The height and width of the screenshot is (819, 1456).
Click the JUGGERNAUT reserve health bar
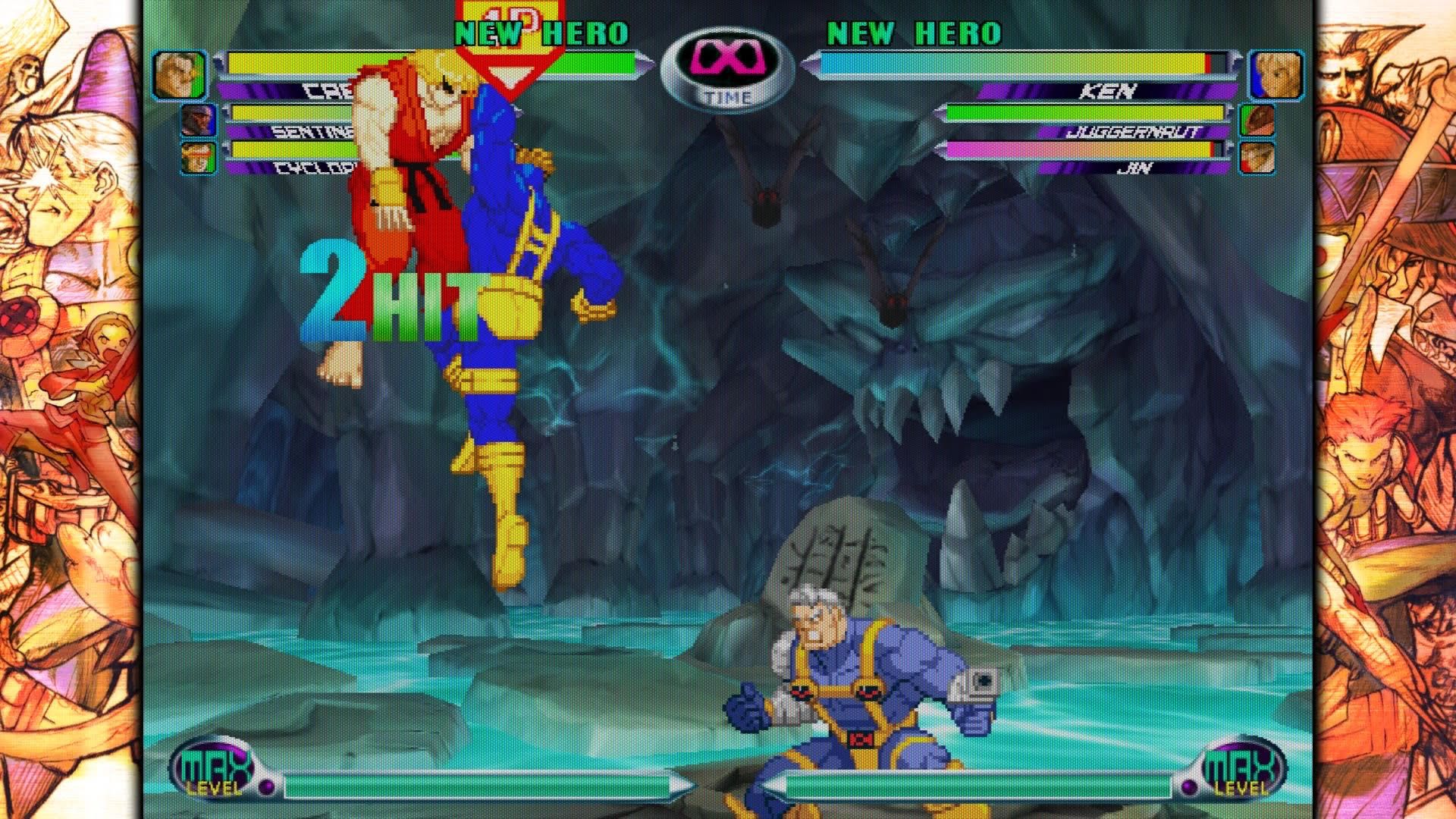click(1084, 114)
